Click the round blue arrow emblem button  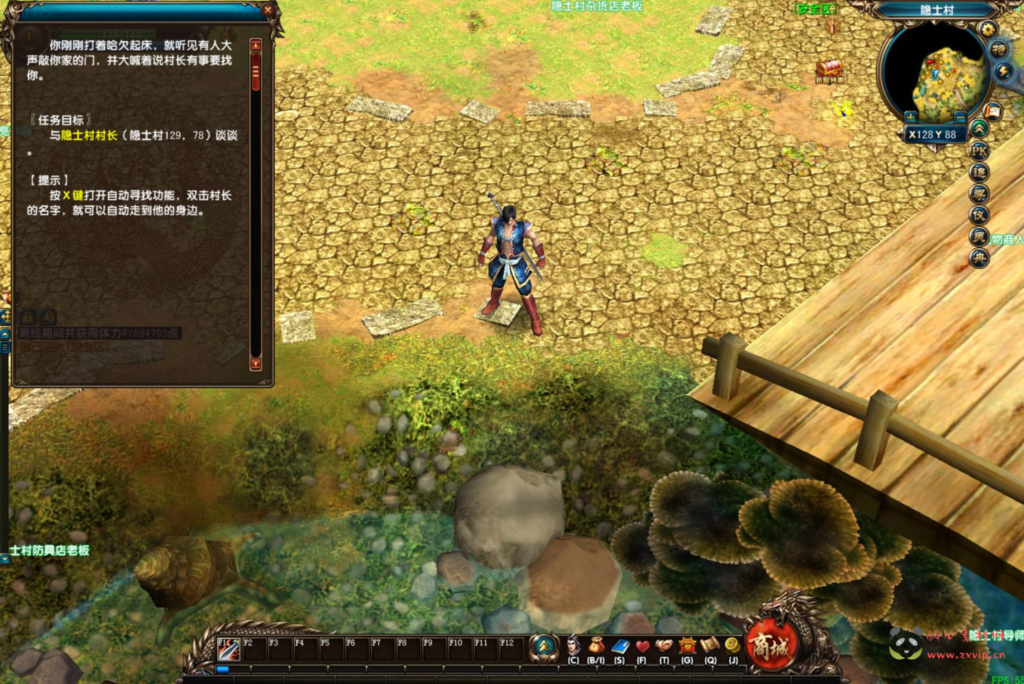tap(543, 648)
